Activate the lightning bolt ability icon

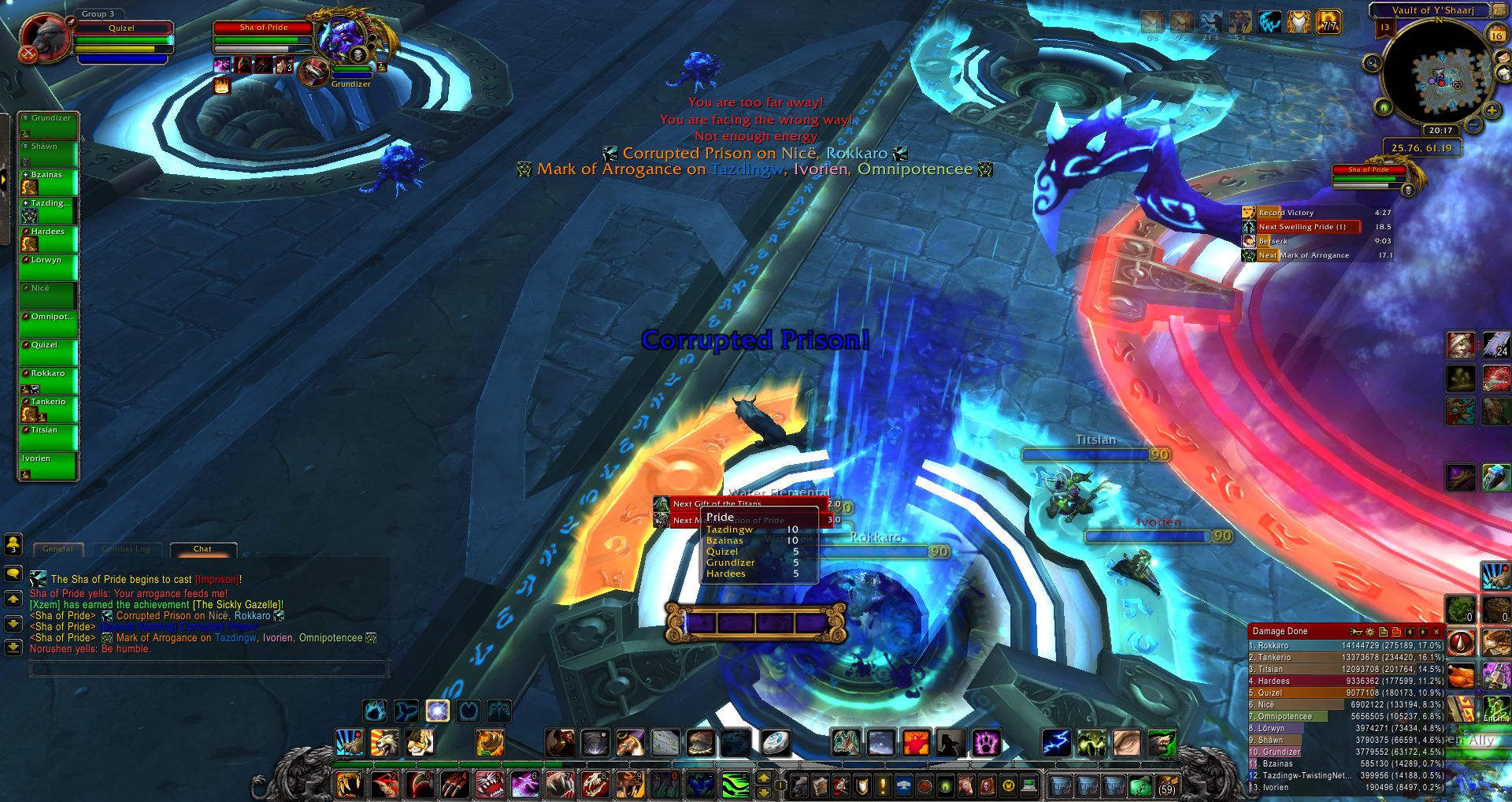pyautogui.click(x=1056, y=742)
